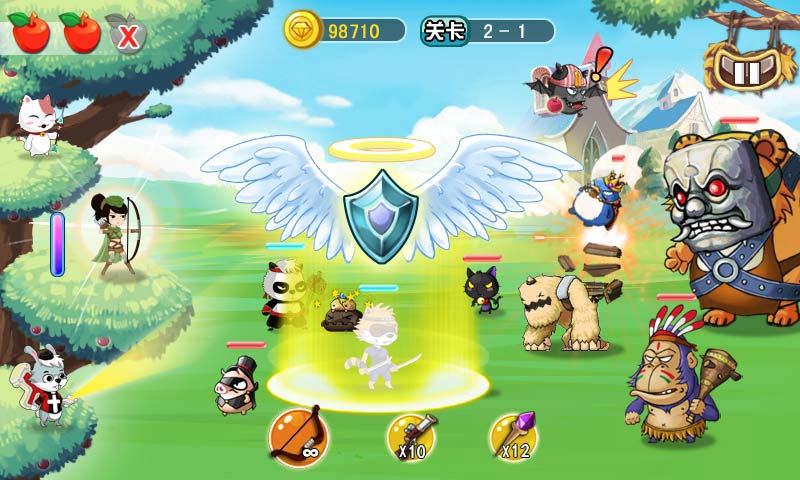The width and height of the screenshot is (800, 480).
Task: Activate the purple-tipped arrow x12 item
Action: click(515, 435)
